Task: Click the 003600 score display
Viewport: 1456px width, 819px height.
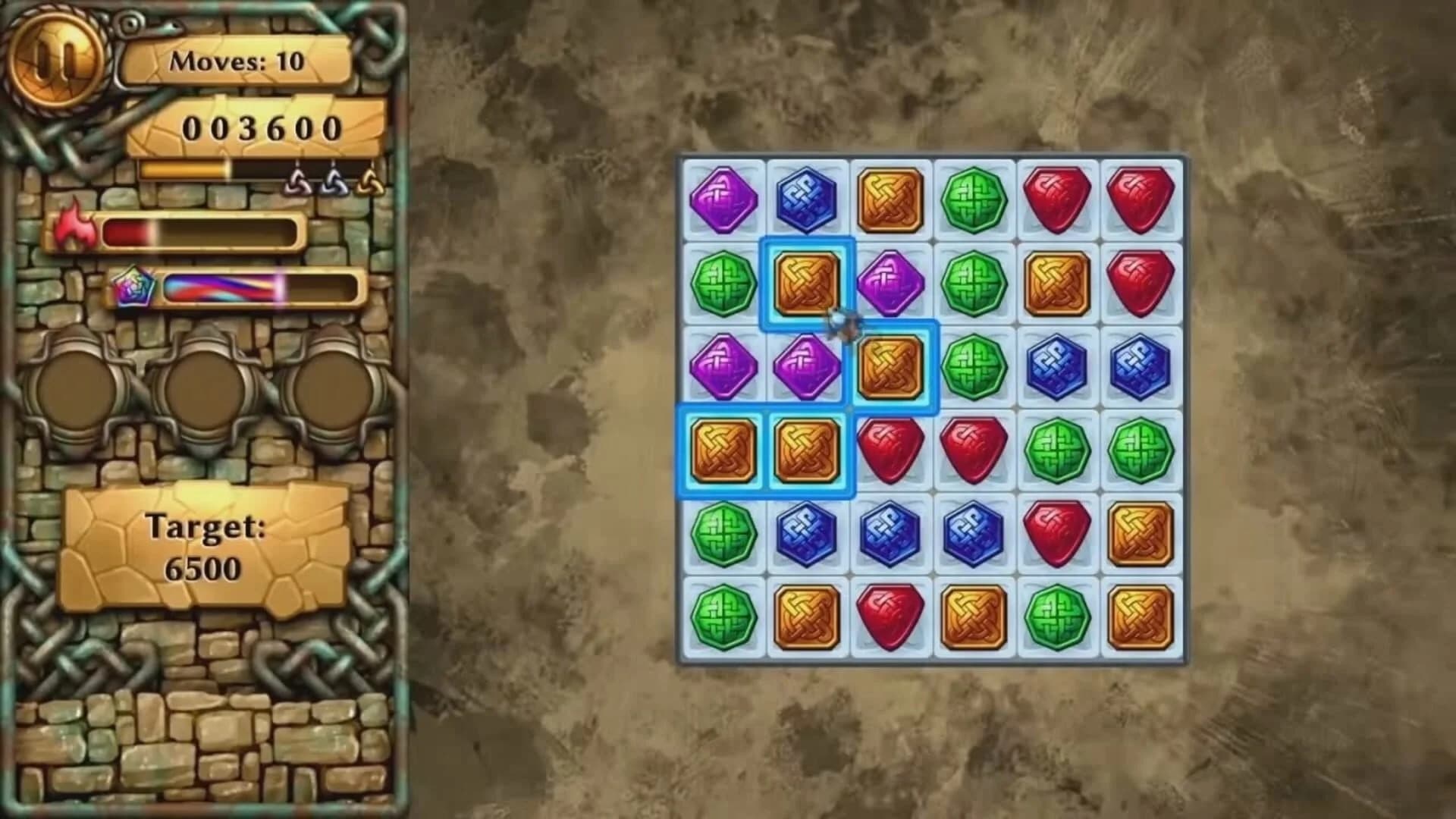Action: coord(262,127)
